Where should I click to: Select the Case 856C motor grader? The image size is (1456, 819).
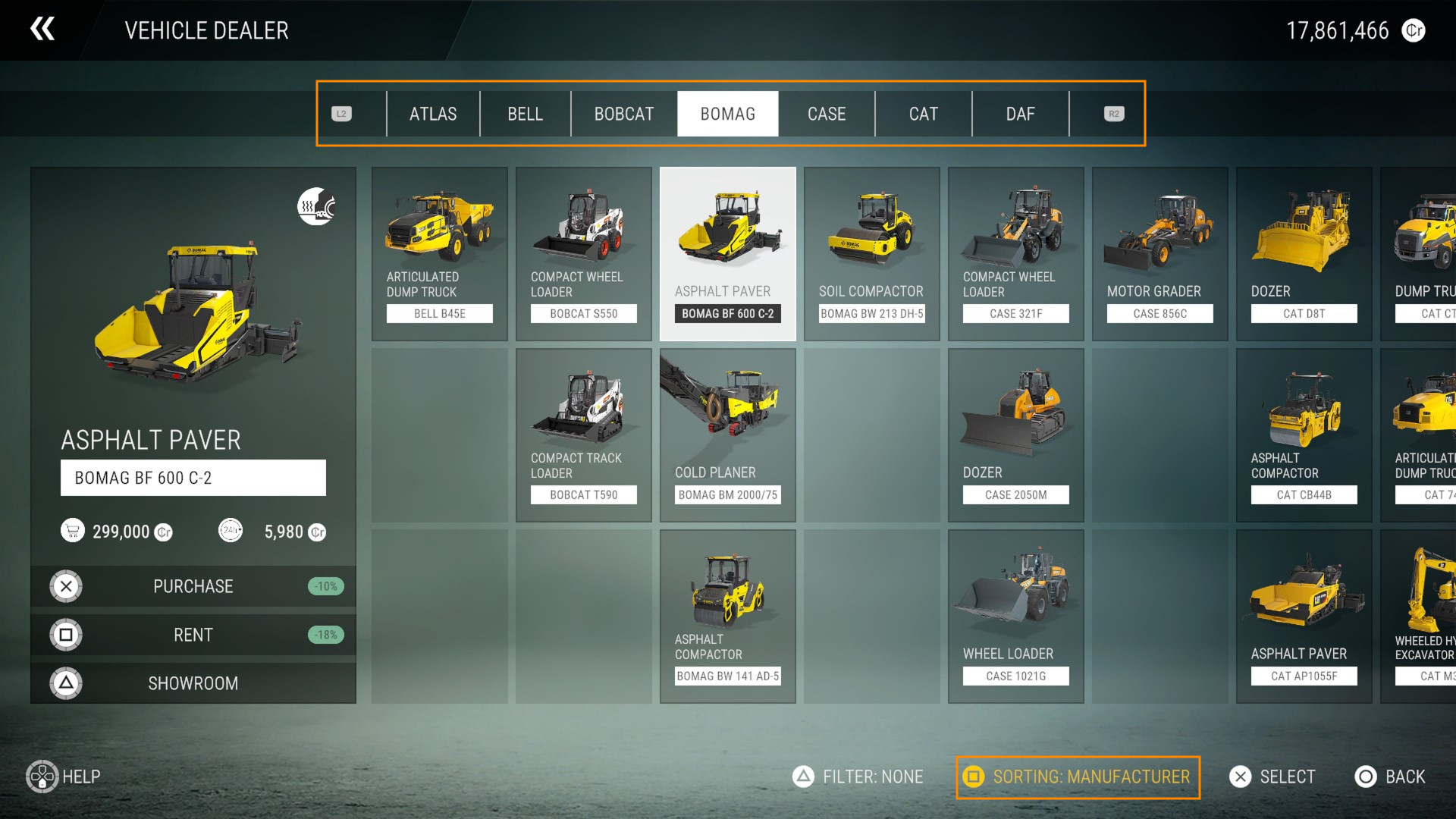point(1160,254)
